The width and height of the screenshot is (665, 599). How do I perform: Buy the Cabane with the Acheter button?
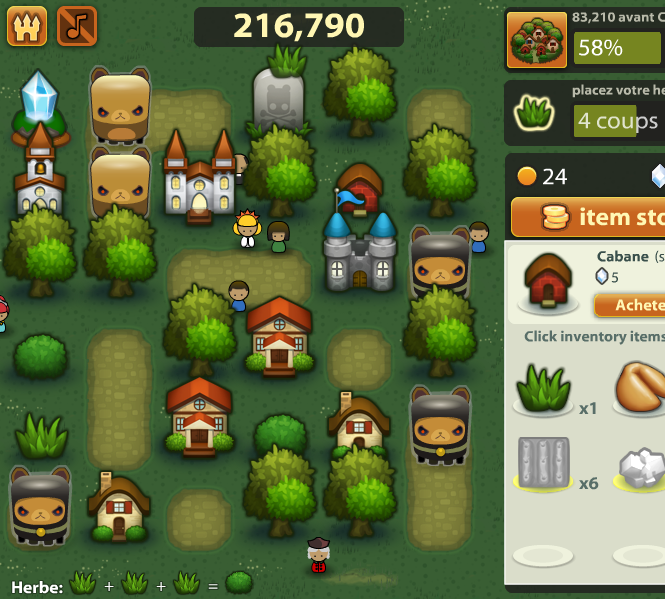coord(630,304)
